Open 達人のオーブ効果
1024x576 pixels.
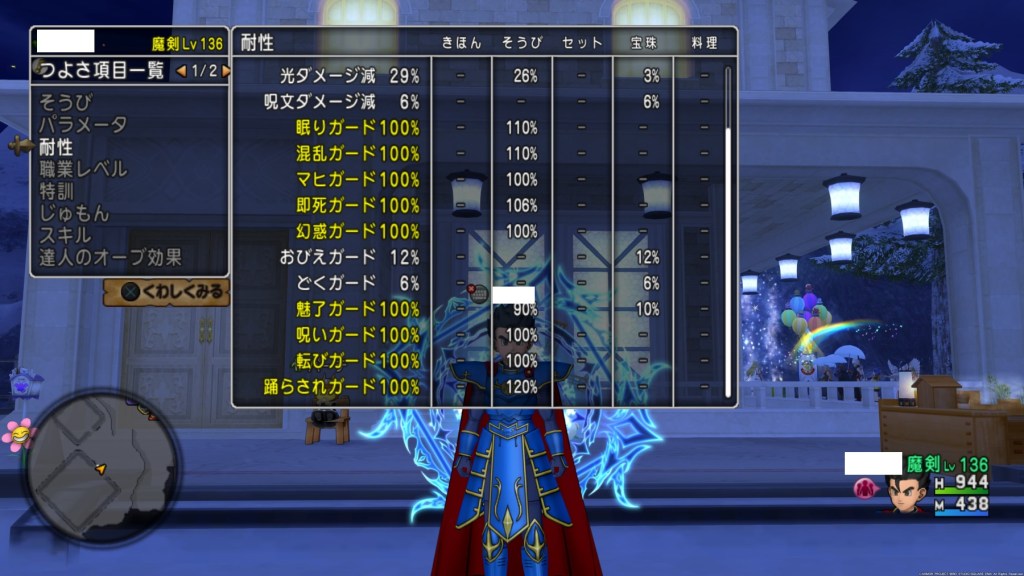click(110, 257)
